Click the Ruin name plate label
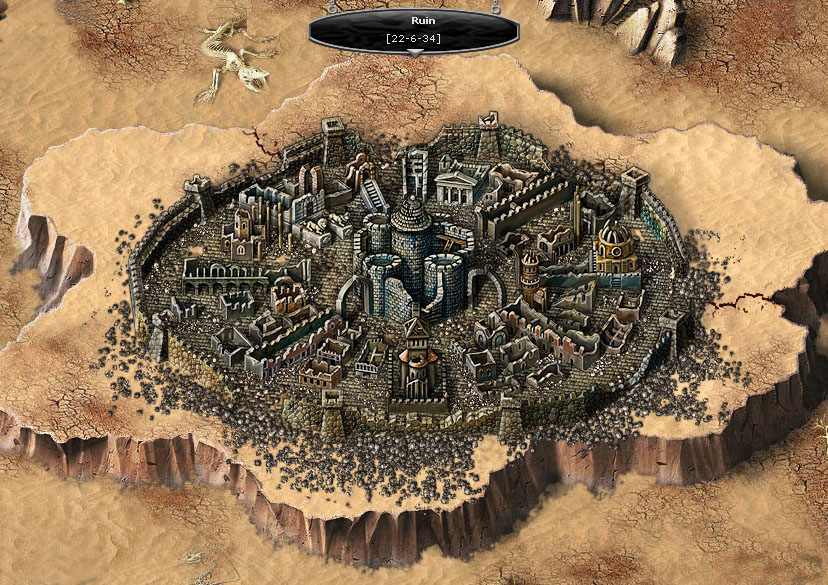 [414, 29]
